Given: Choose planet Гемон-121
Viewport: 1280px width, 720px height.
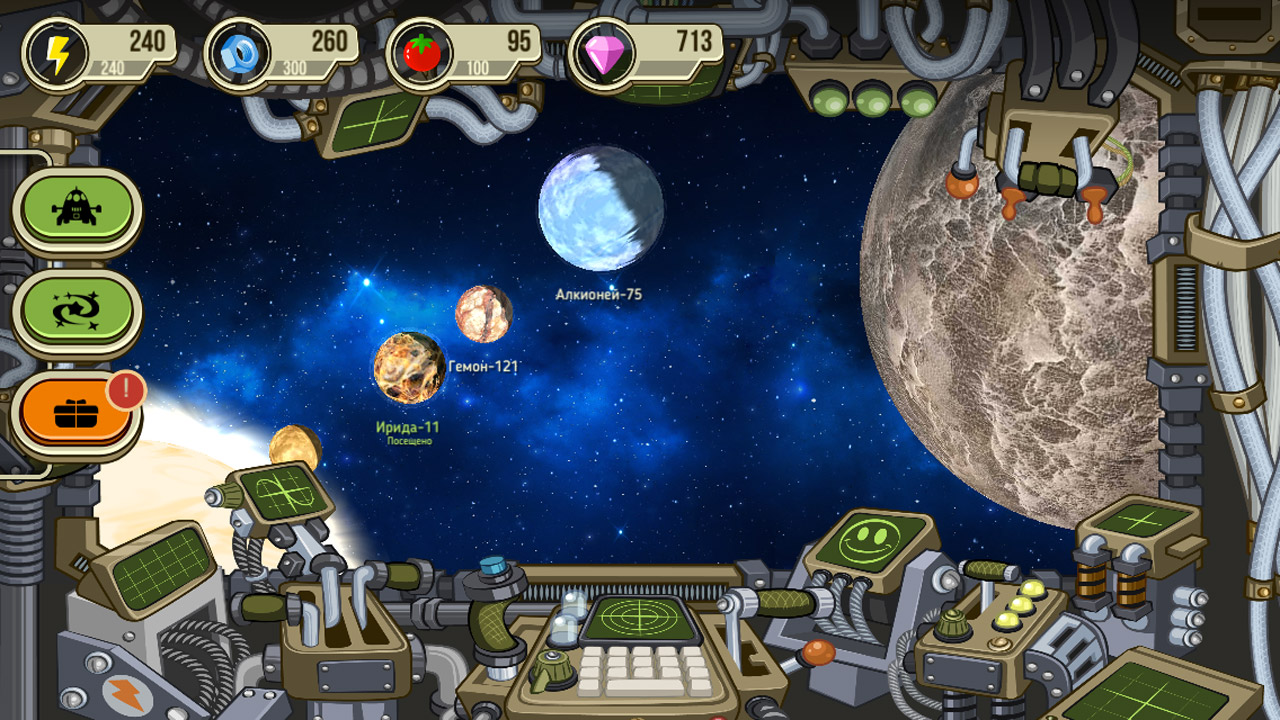Looking at the screenshot, I should 484,314.
